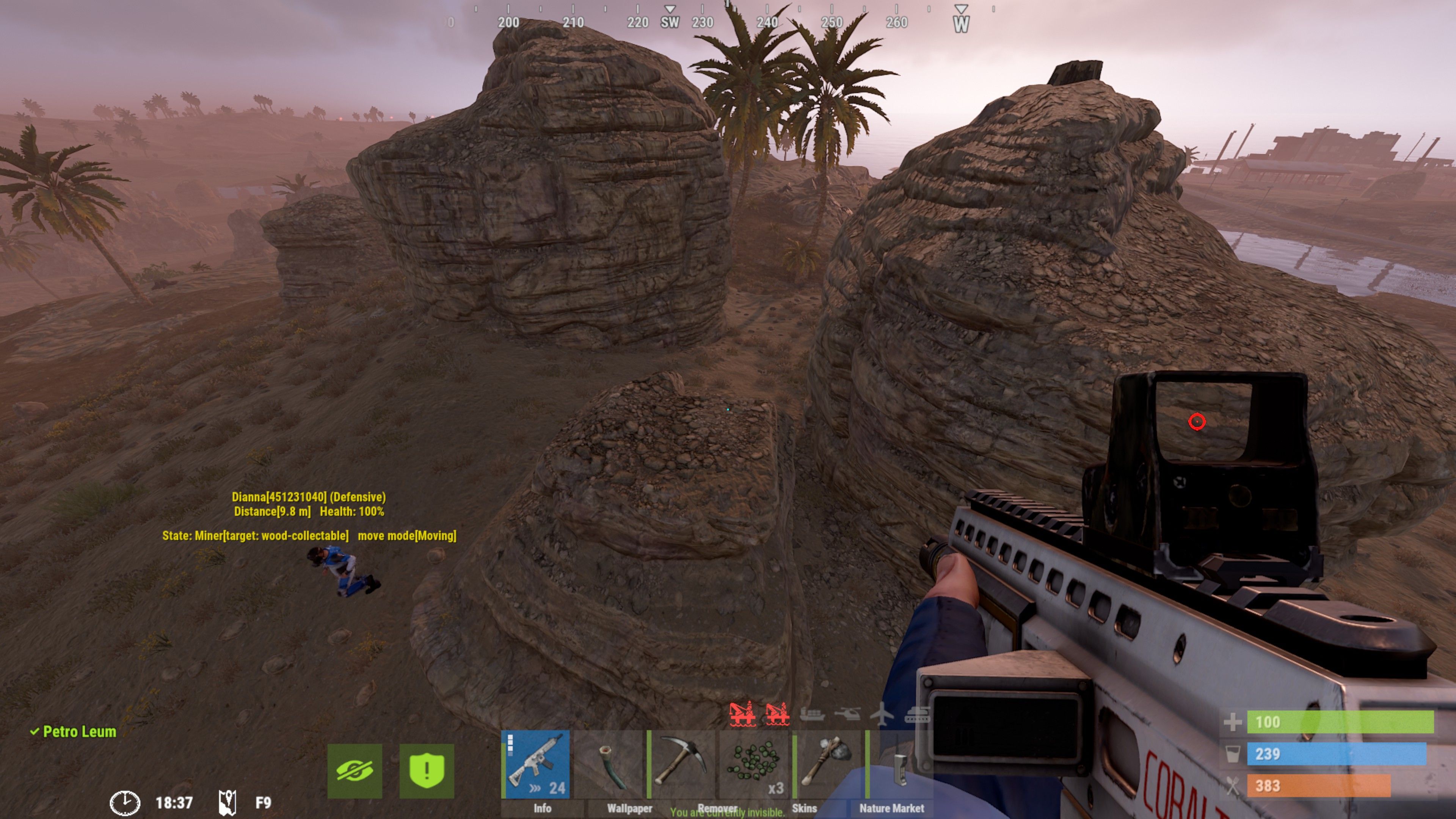The height and width of the screenshot is (819, 1456).
Task: Click the green shield alert icon
Action: click(x=427, y=770)
